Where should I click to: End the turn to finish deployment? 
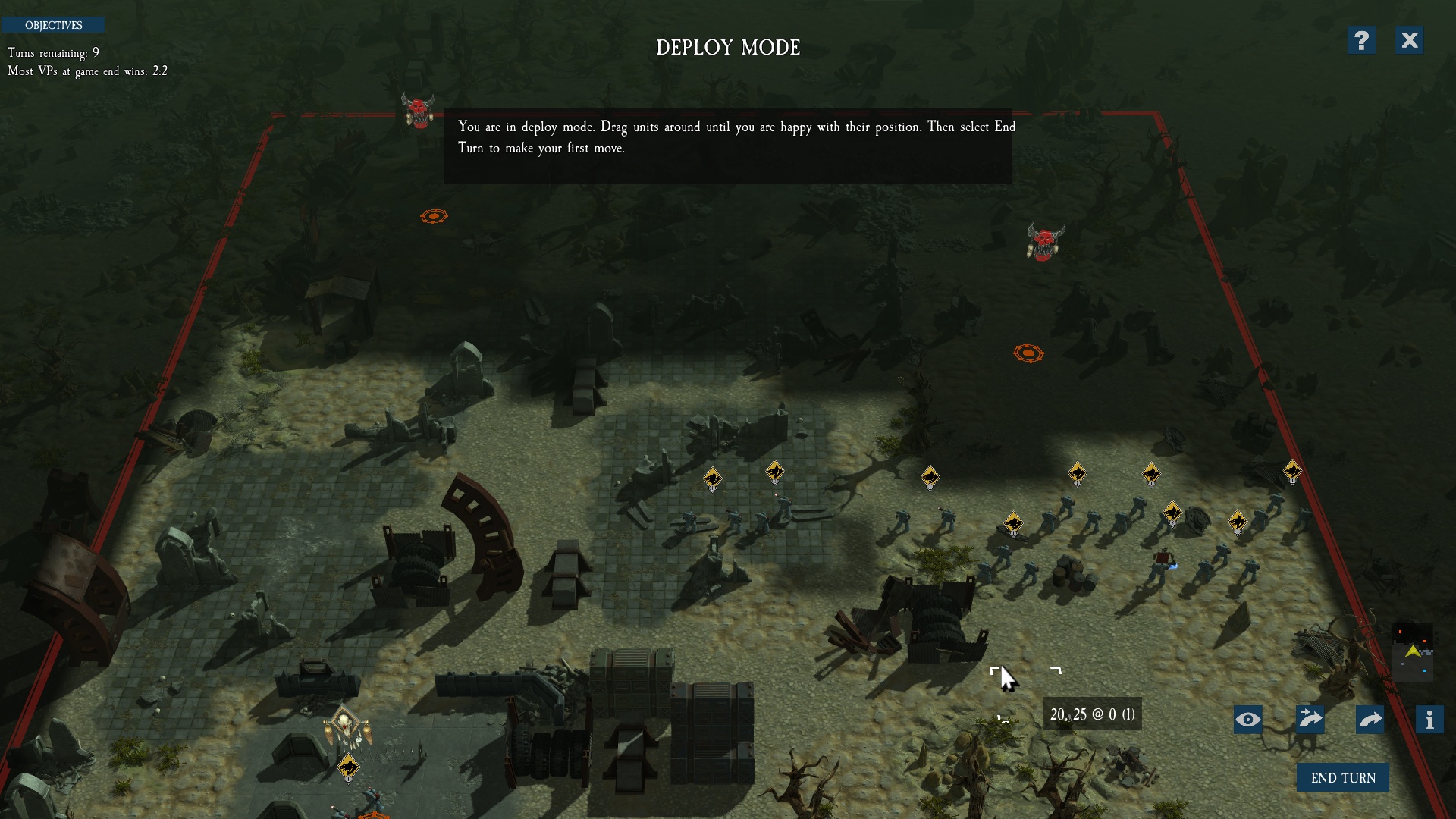(1342, 777)
